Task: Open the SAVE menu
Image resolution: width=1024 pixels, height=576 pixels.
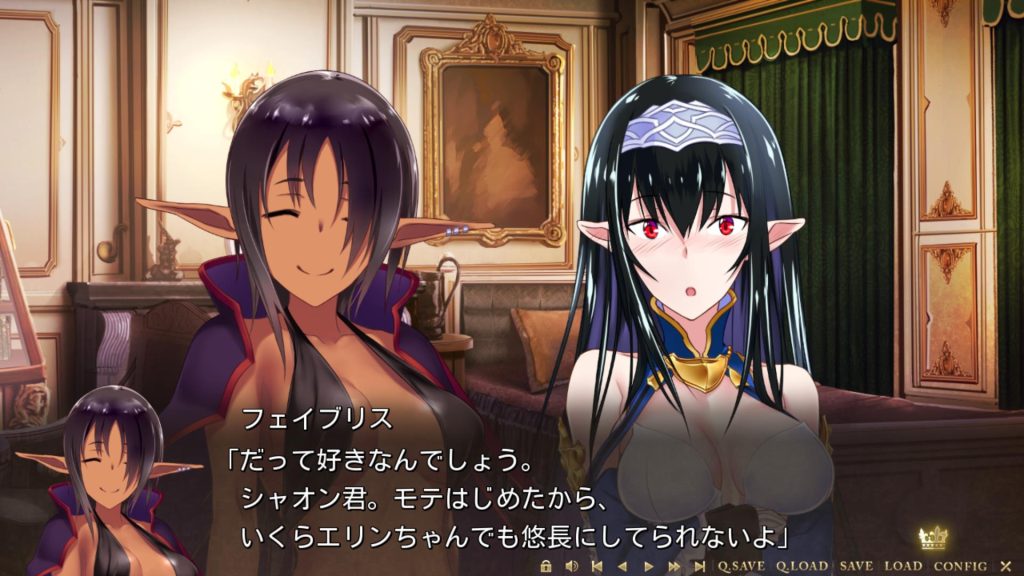Action: point(856,566)
